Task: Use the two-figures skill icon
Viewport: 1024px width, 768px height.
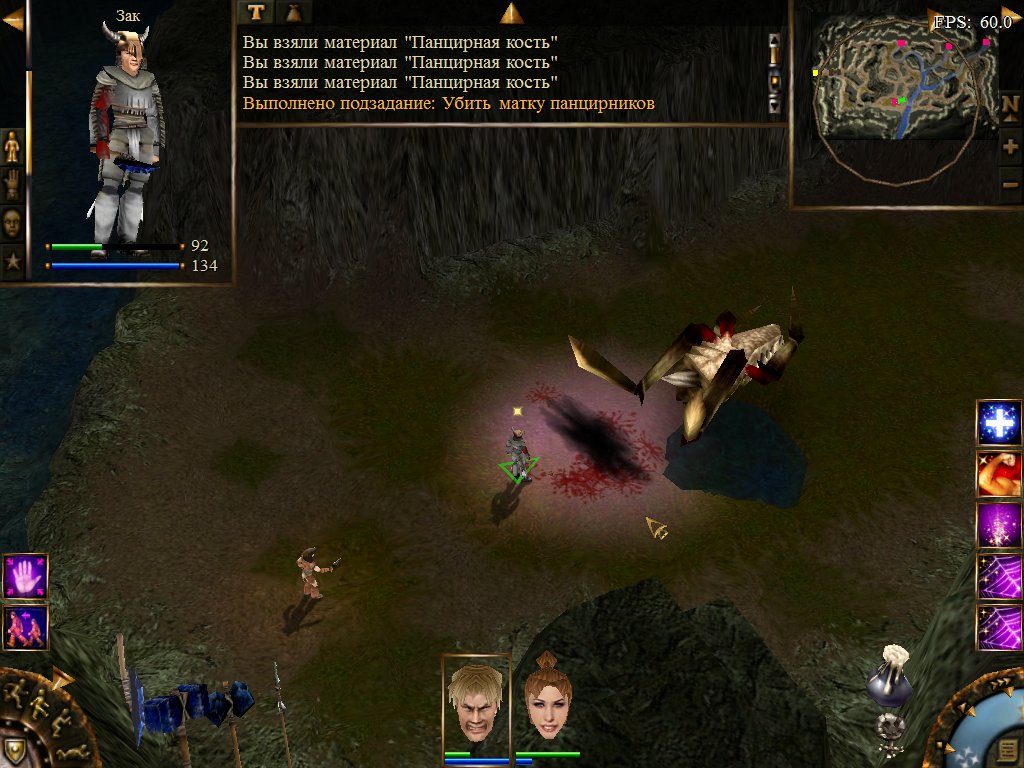Action: pos(25,627)
